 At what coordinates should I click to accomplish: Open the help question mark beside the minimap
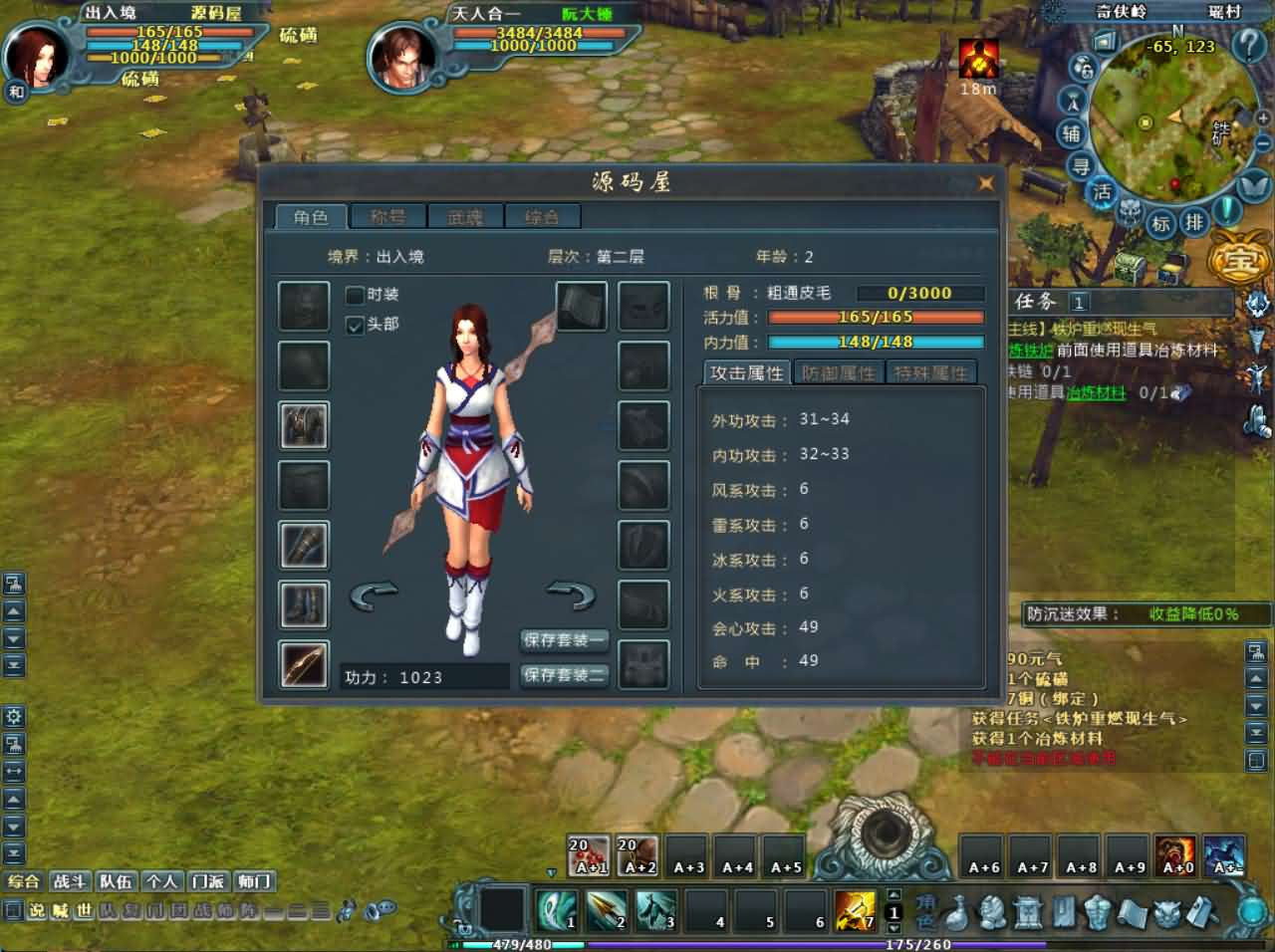pyautogui.click(x=1248, y=45)
